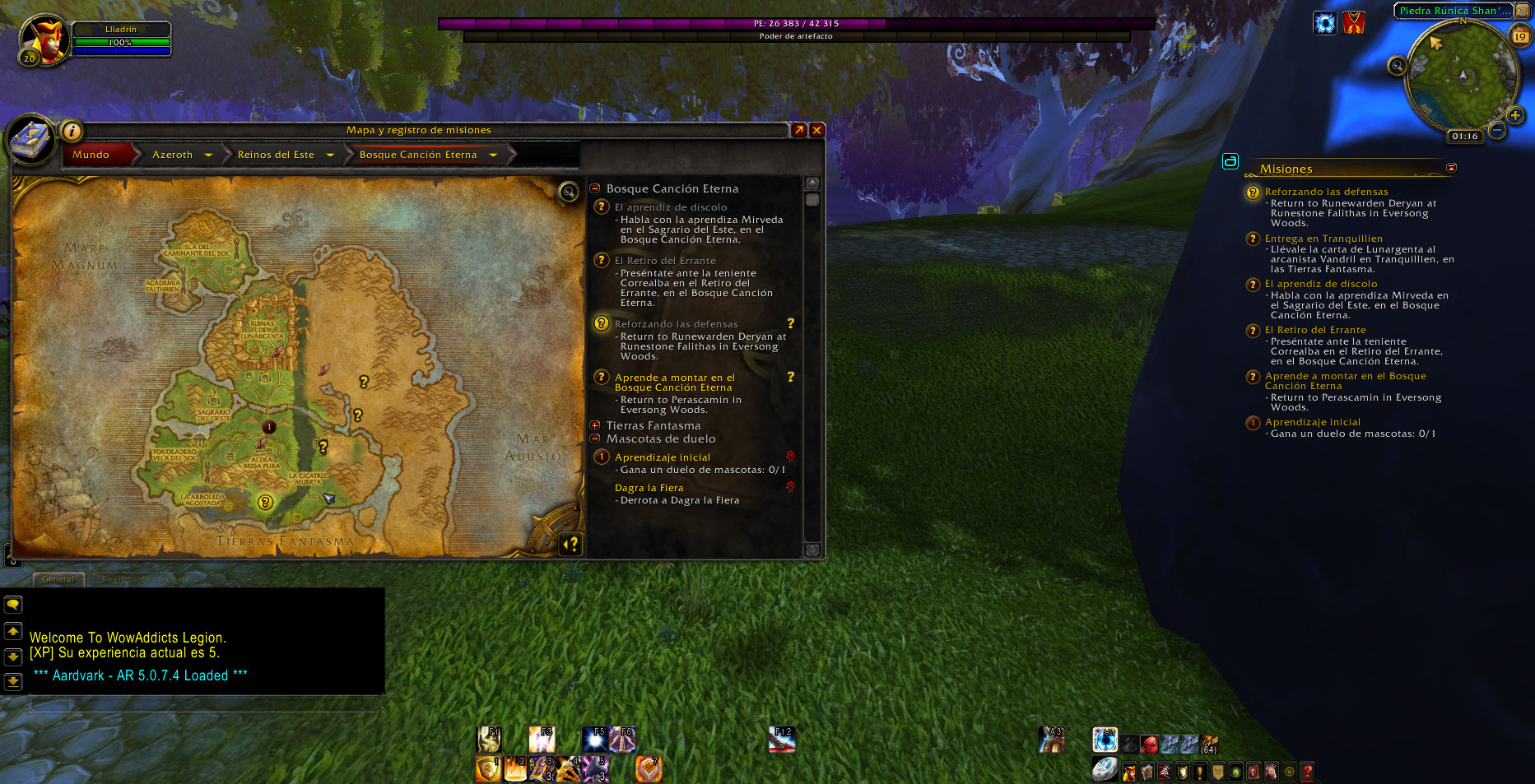Zoom in on the minimap
Screen dimensions: 1535x784
pyautogui.click(x=1514, y=115)
